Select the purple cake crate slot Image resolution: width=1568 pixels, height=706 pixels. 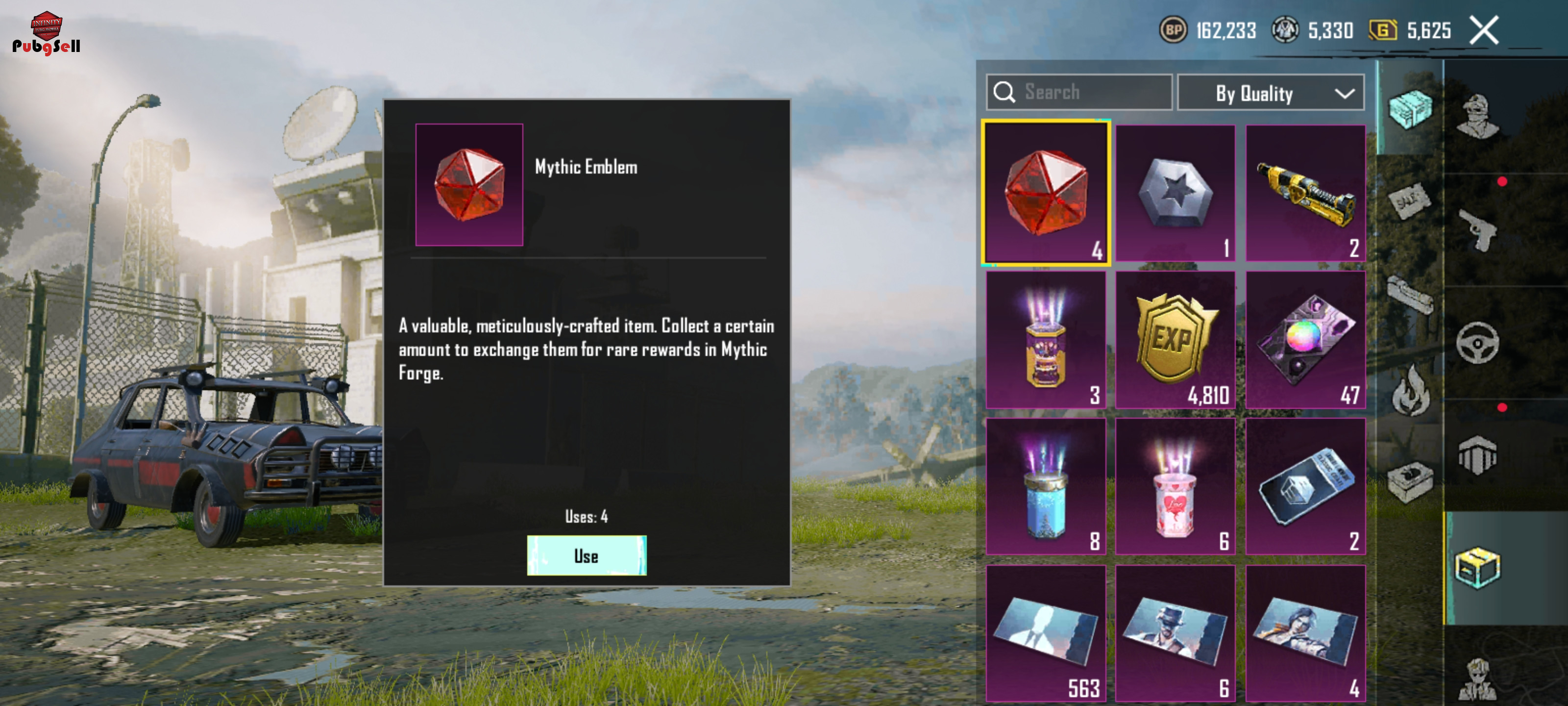(x=1046, y=339)
